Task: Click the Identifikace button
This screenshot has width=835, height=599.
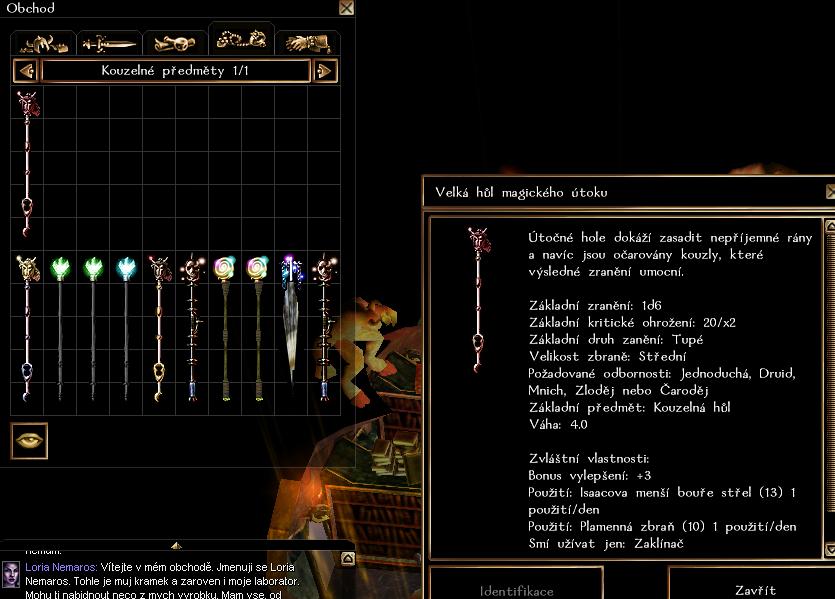Action: coord(516,589)
